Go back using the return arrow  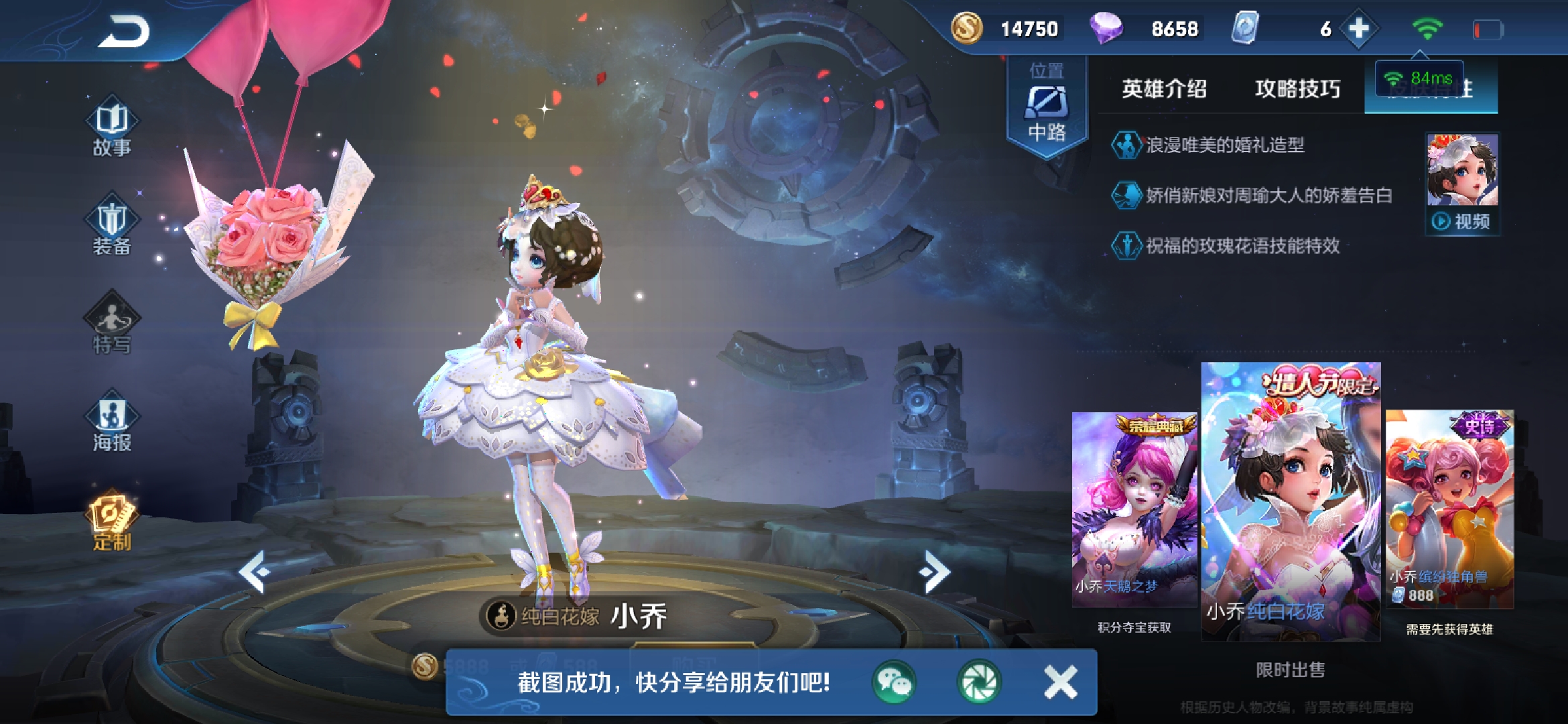coord(124,32)
